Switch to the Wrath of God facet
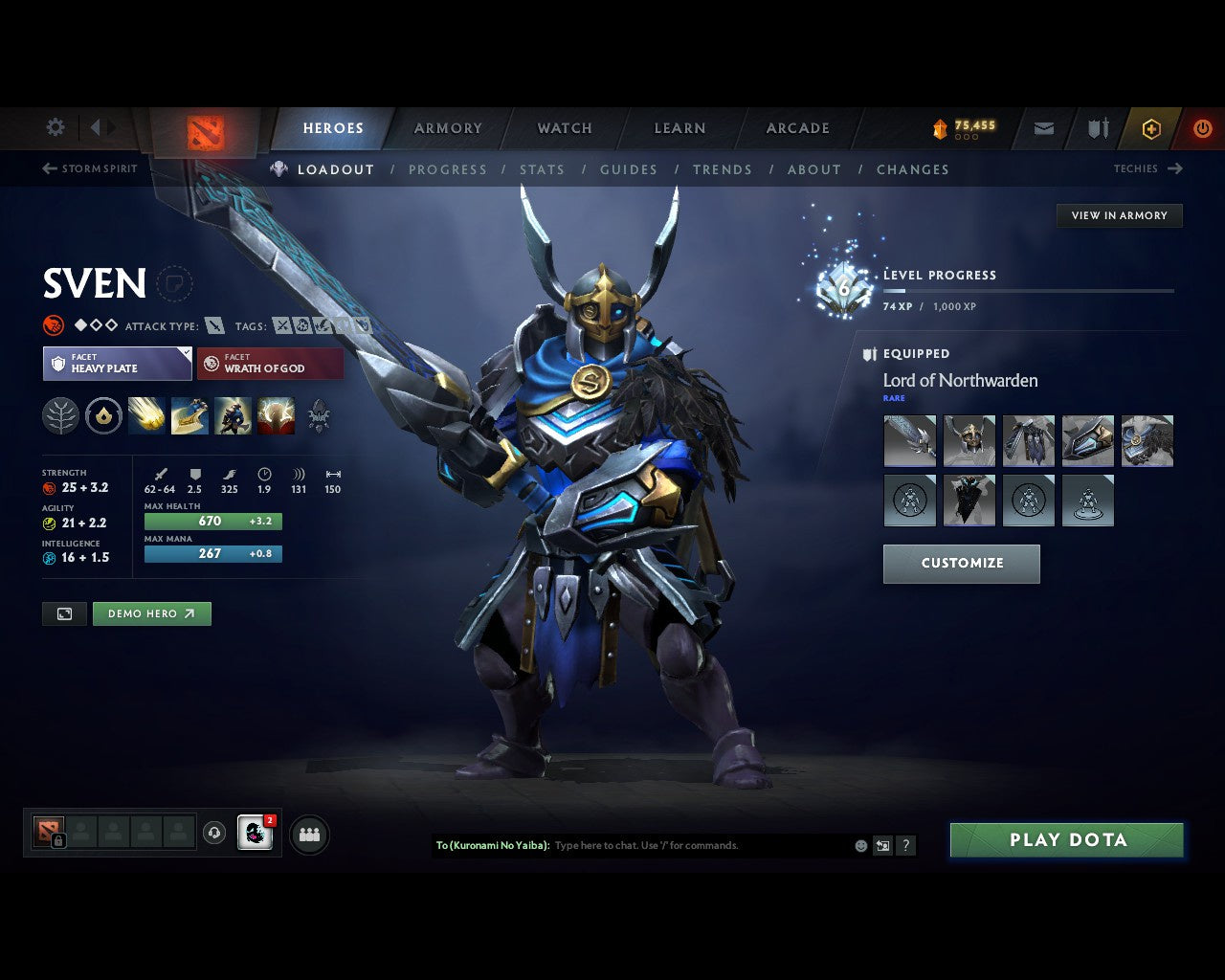 [270, 364]
